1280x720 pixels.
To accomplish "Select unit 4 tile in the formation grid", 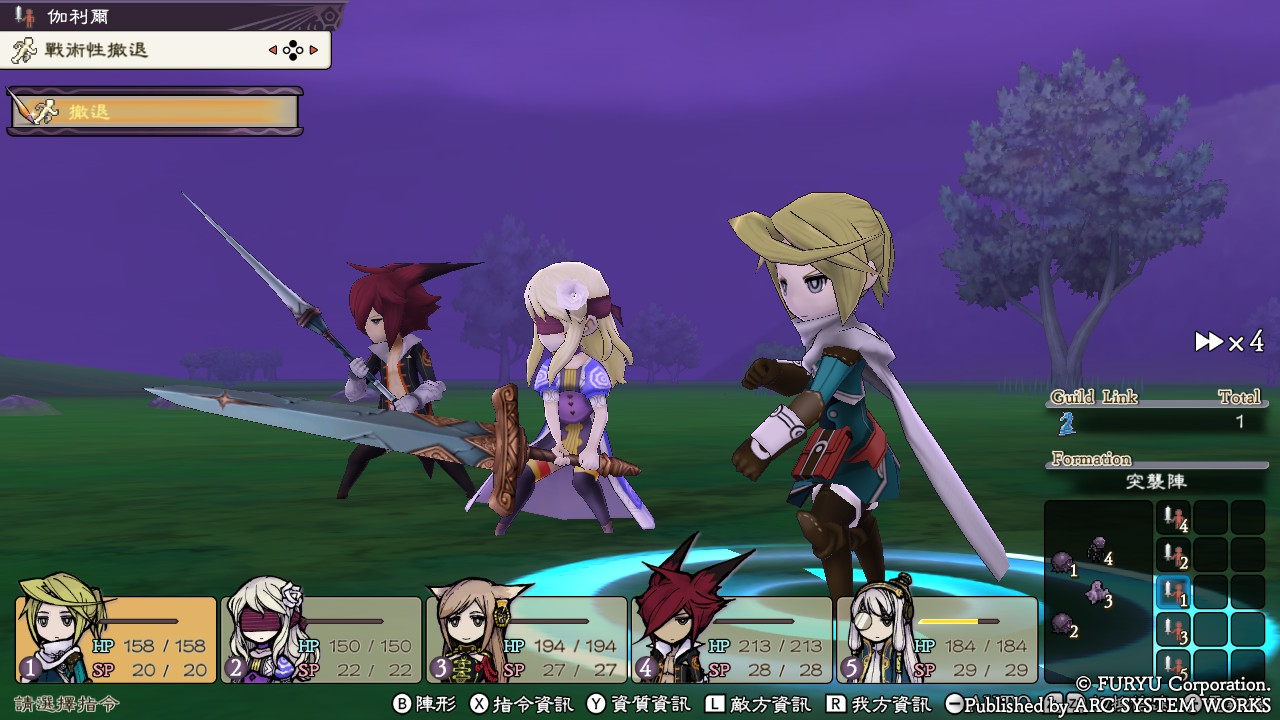I will (1173, 518).
